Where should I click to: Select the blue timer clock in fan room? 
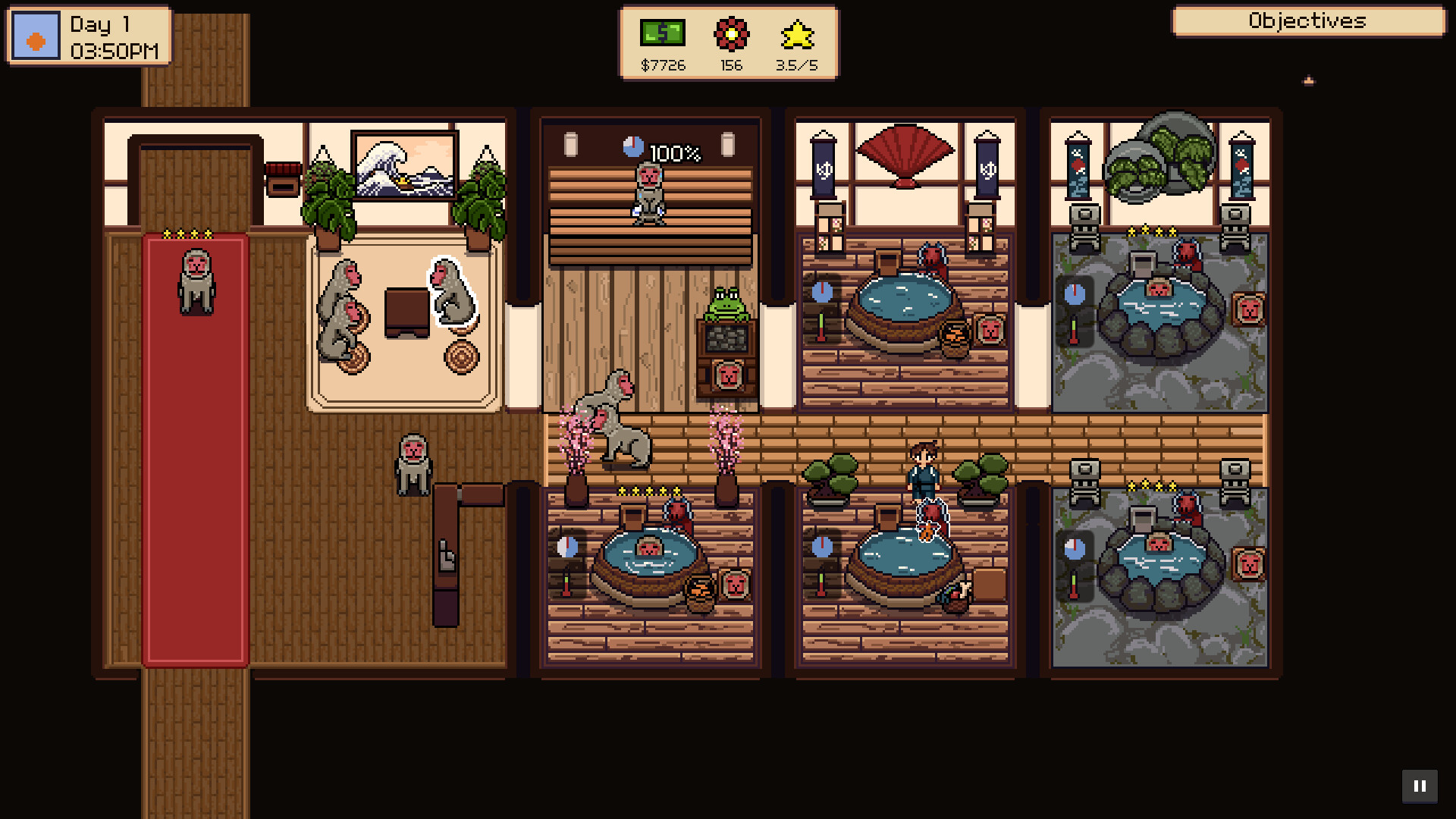[822, 292]
